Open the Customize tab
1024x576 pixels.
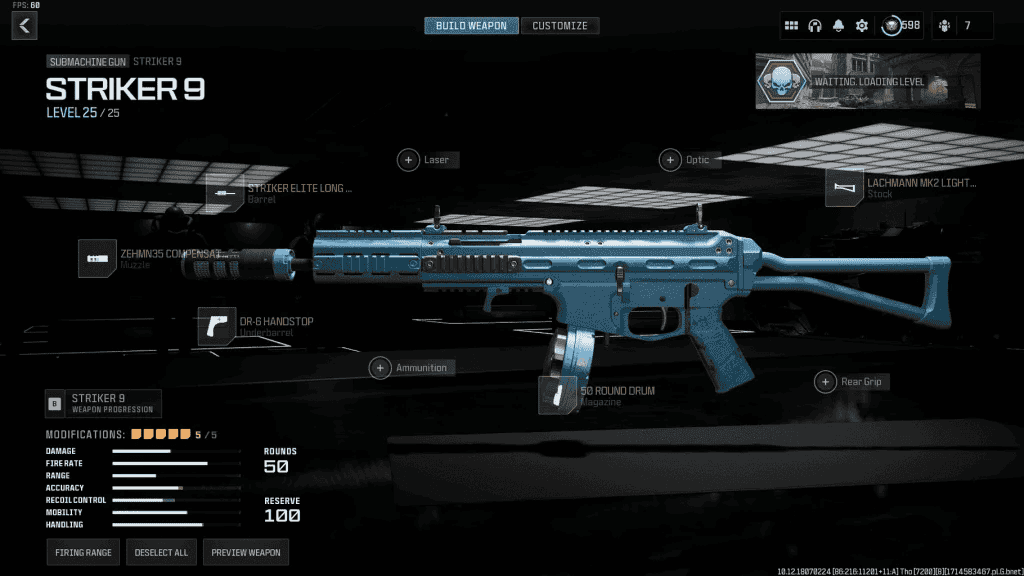pyautogui.click(x=560, y=25)
